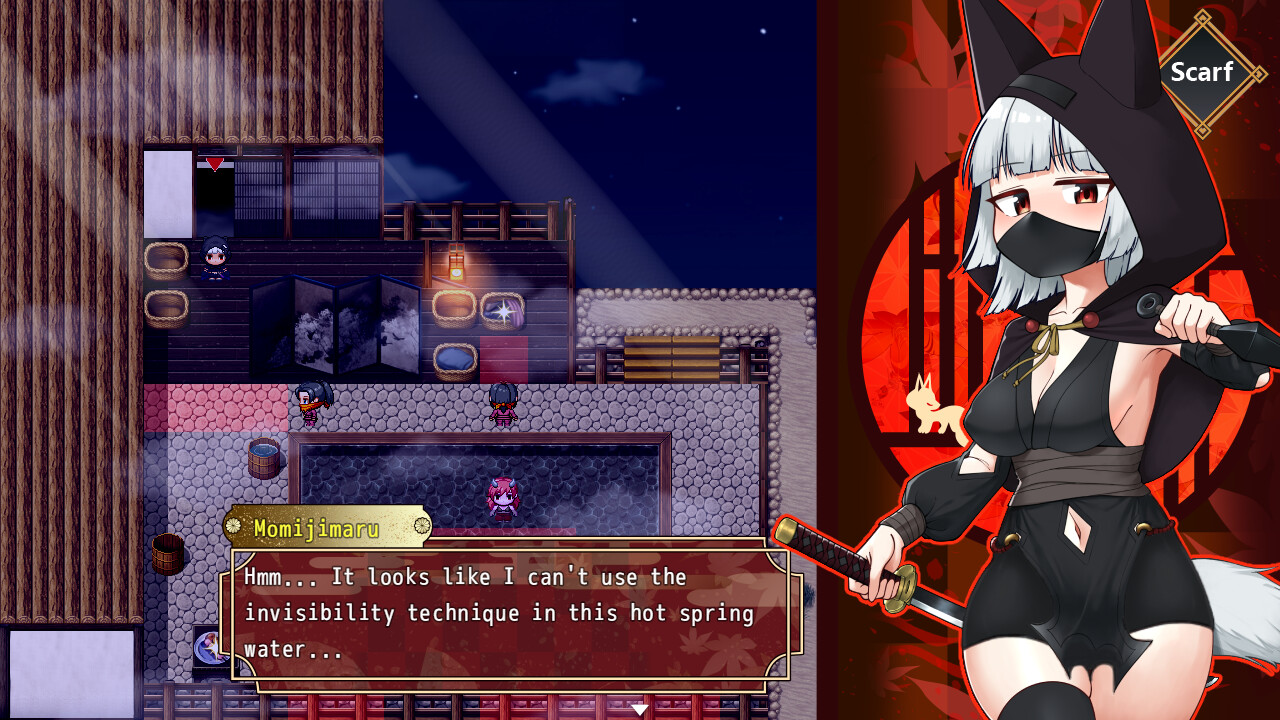
Task: Click the red bath mat tile
Action: [503, 358]
